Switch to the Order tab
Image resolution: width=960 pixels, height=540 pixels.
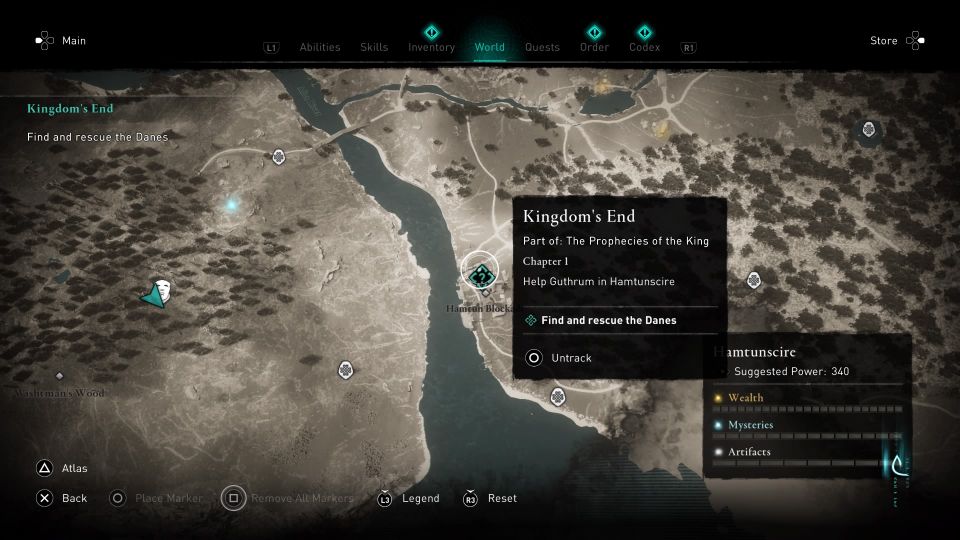click(594, 47)
